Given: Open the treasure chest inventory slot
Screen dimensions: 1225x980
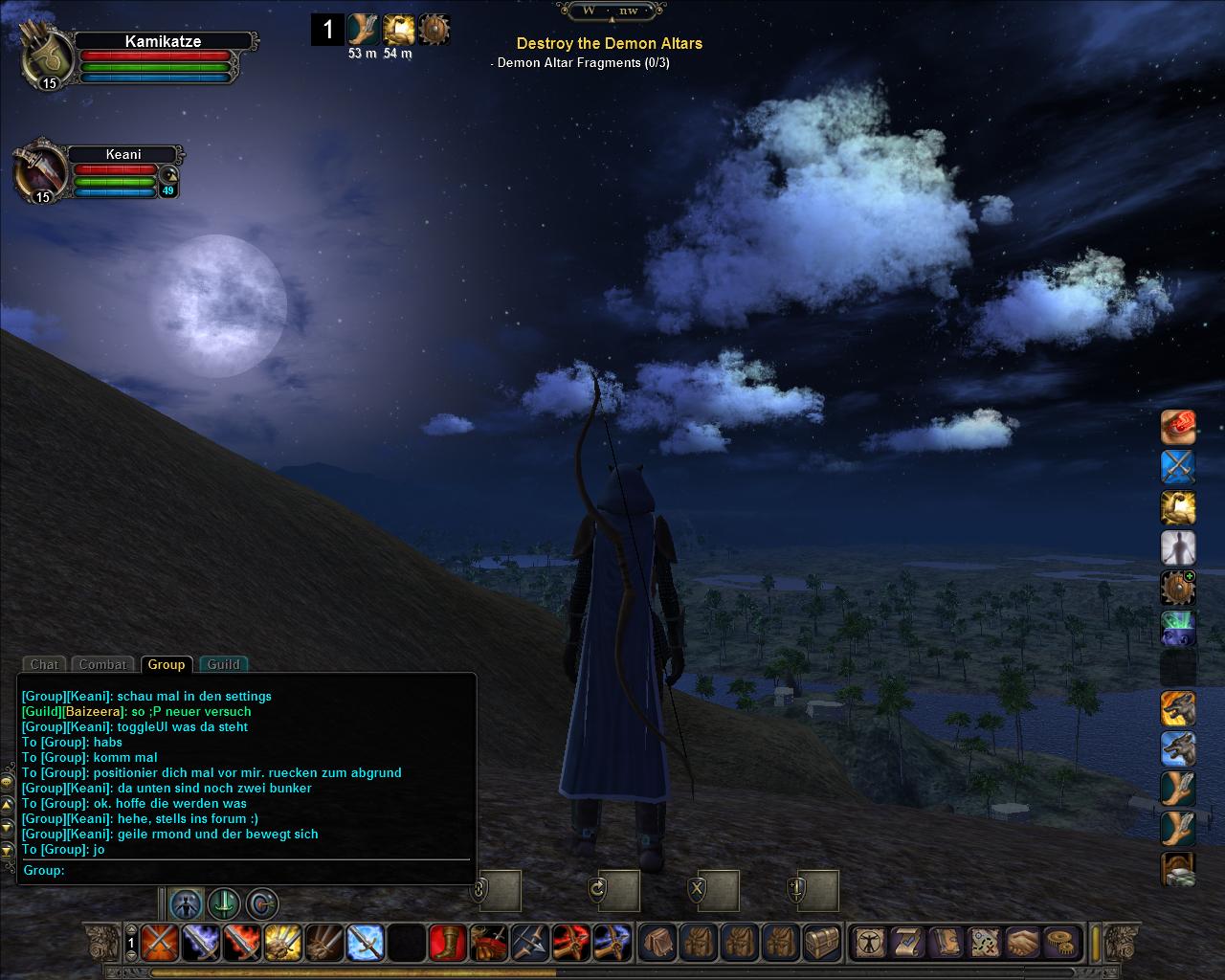Looking at the screenshot, I should tap(822, 943).
